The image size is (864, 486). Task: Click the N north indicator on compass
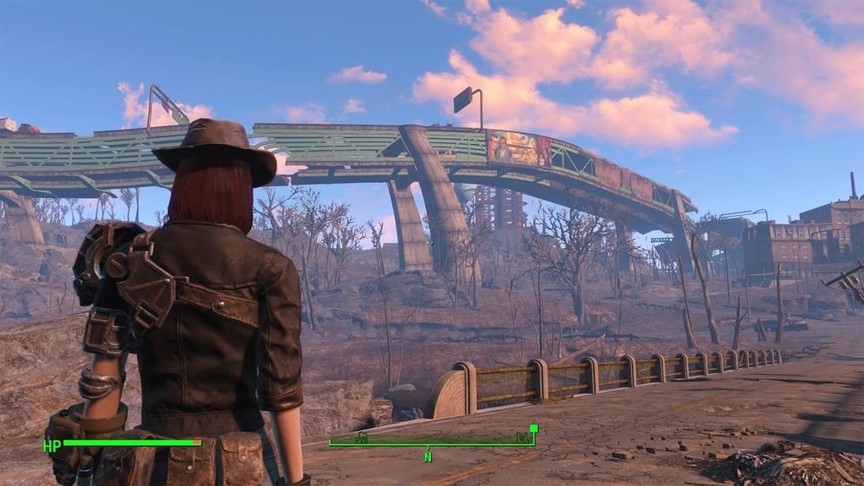[428, 457]
